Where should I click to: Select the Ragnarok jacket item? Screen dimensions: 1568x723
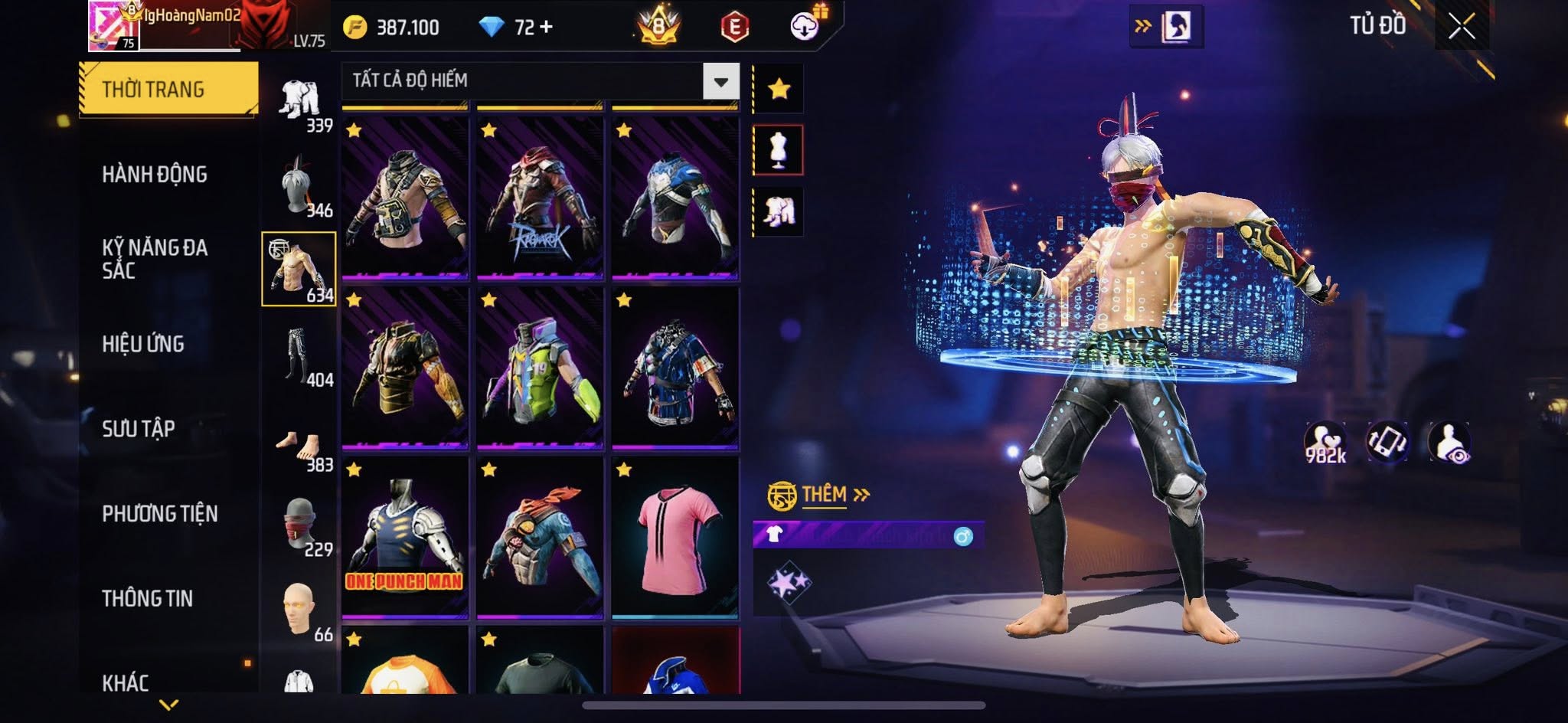540,199
